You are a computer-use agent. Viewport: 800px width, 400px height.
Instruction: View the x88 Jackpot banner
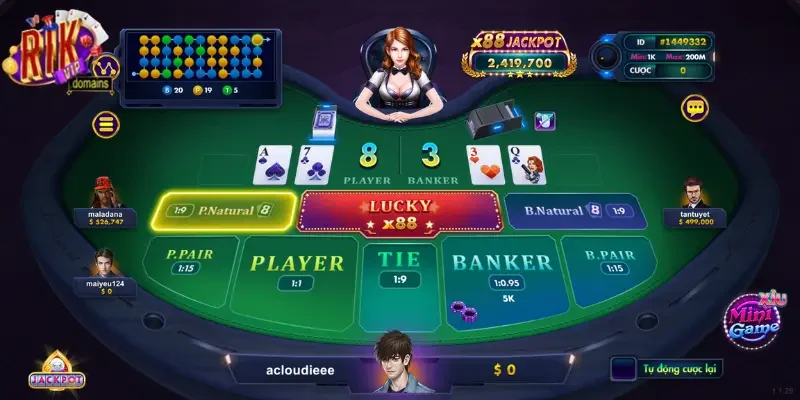coord(519,54)
